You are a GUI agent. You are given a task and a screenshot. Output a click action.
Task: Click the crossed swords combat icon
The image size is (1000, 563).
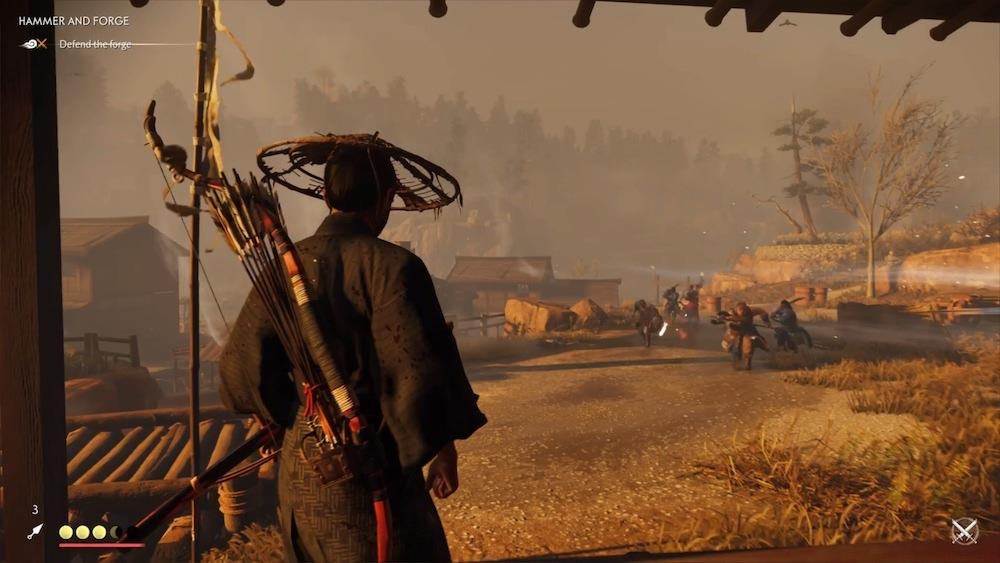[964, 531]
